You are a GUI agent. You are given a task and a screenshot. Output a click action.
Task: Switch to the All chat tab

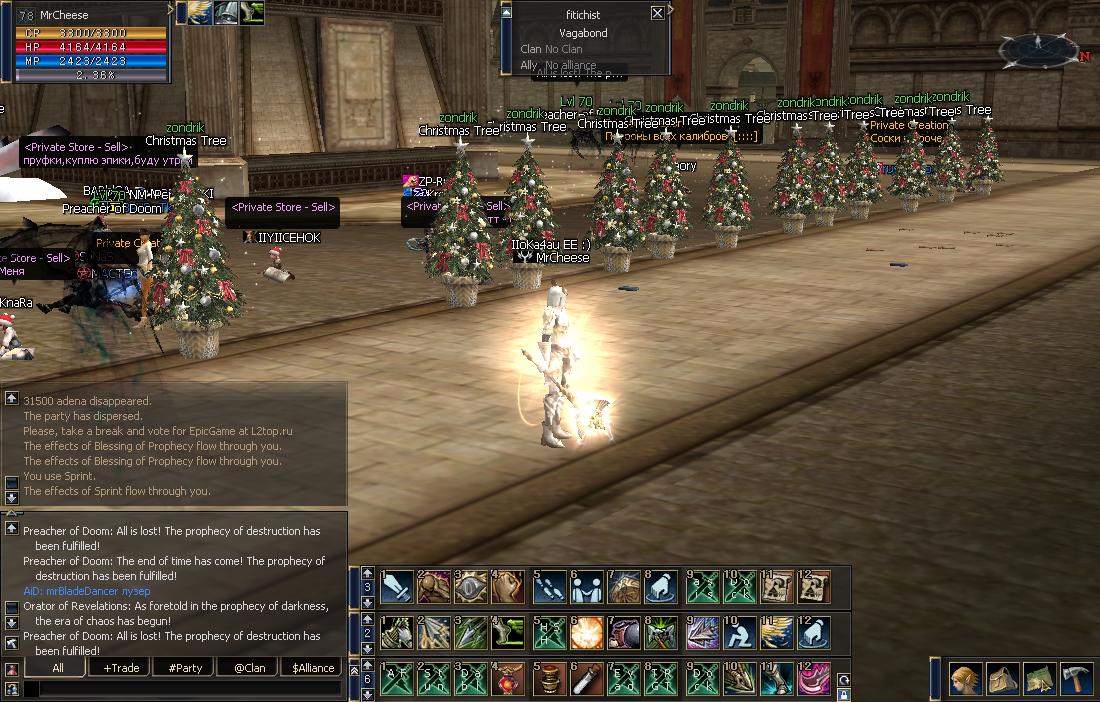tap(57, 668)
